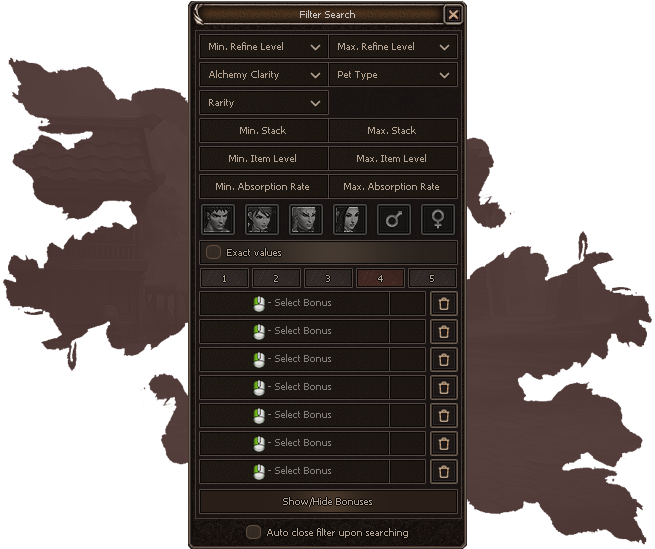The image size is (655, 549).
Task: Close the Filter Search window
Action: 453,15
